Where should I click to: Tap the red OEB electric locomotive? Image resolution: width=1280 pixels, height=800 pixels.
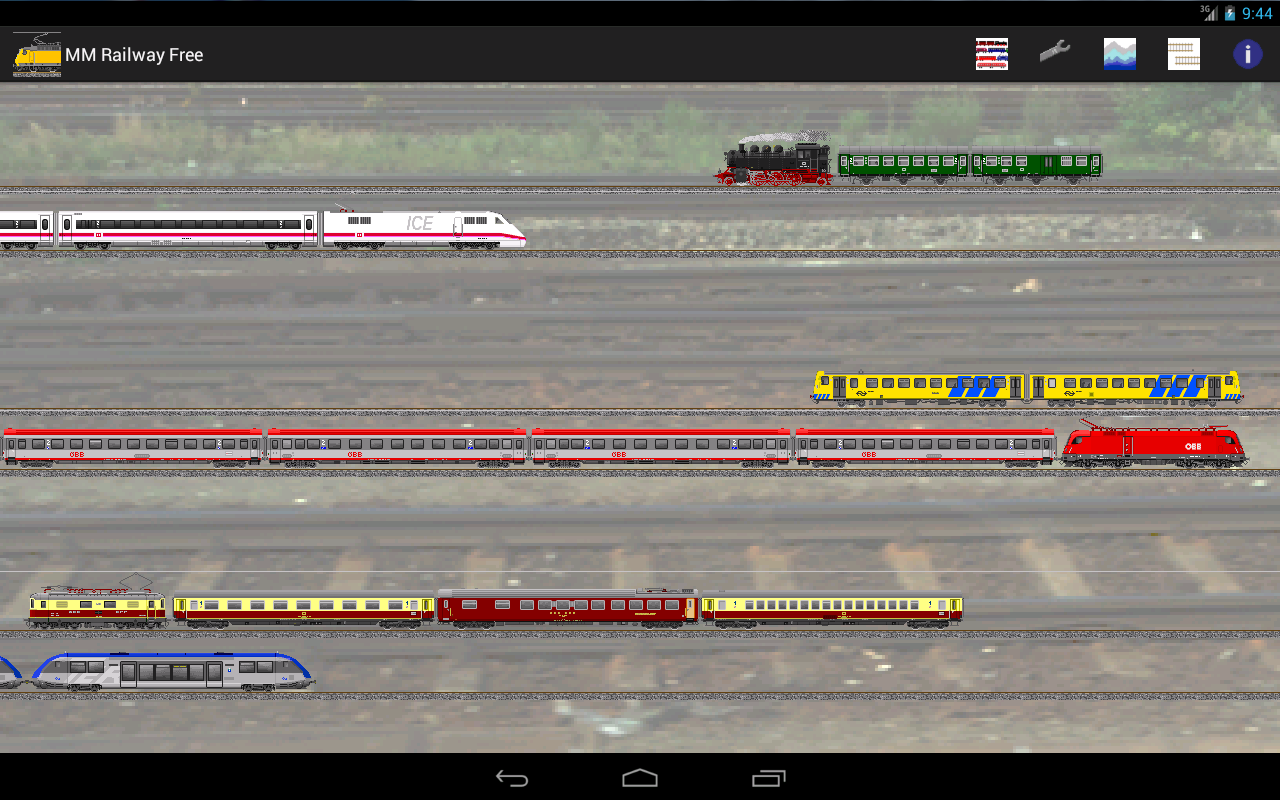[1155, 447]
